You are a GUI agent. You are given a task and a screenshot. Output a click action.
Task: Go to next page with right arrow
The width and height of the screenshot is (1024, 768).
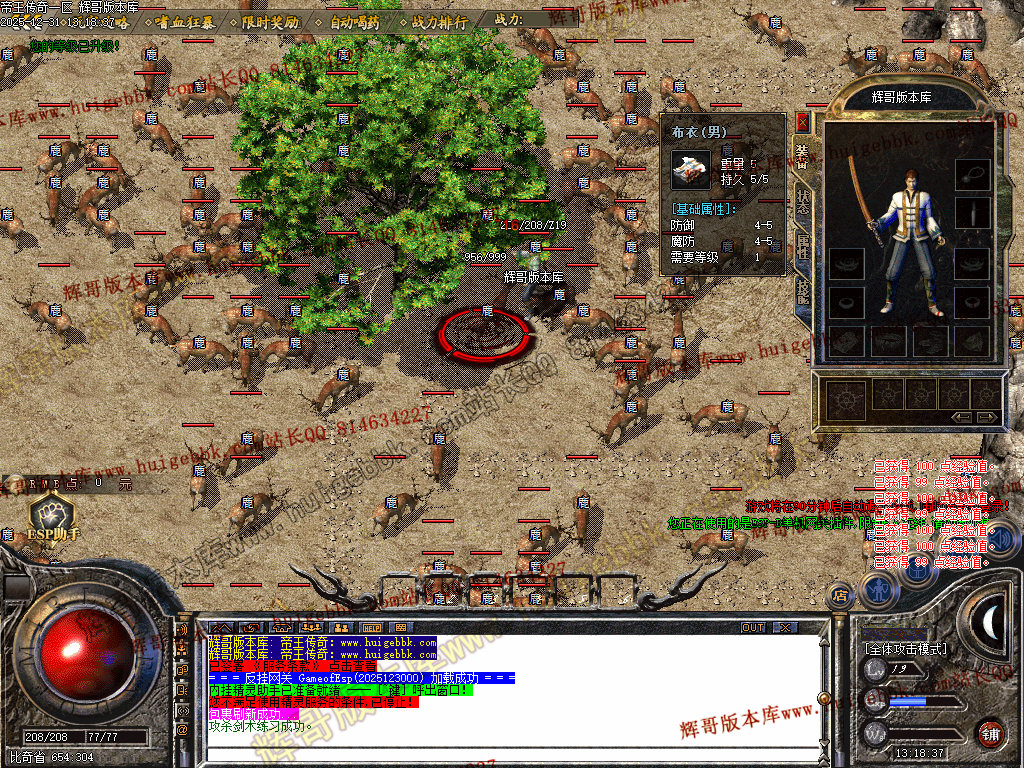(988, 416)
